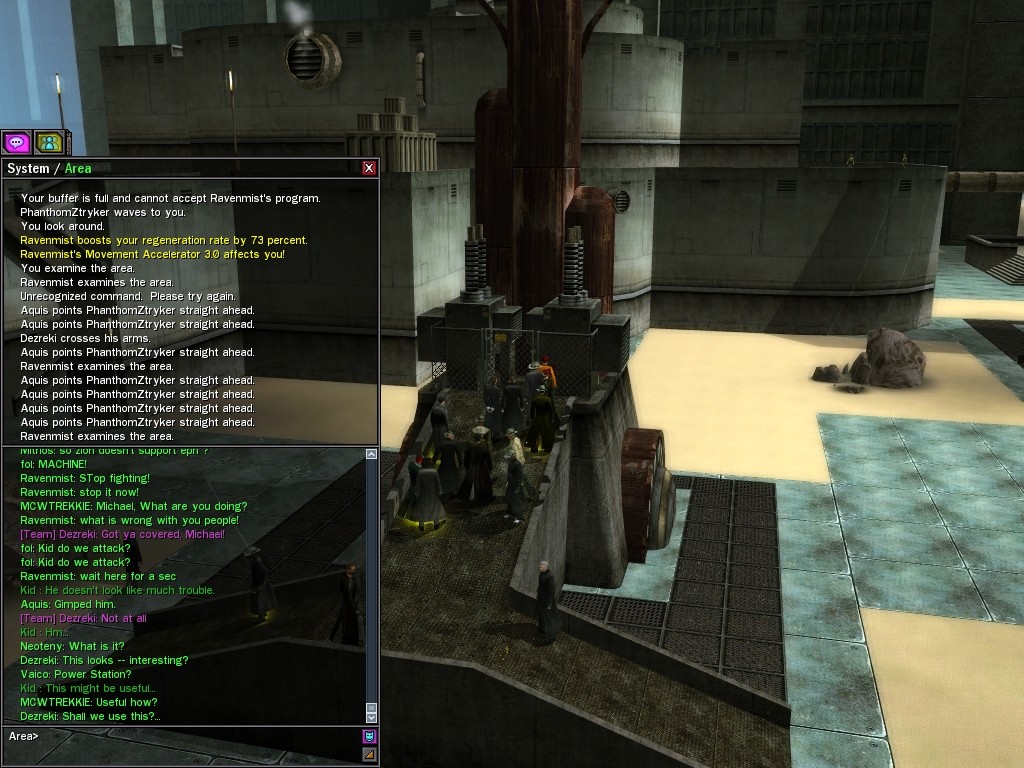Viewport: 1024px width, 768px height.
Task: Select the System label in chat header
Action: click(28, 168)
